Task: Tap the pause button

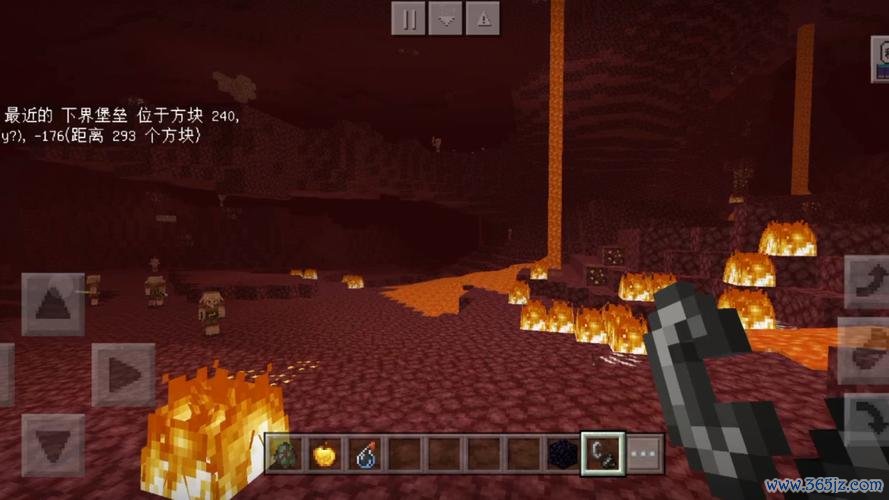Action: click(x=409, y=17)
